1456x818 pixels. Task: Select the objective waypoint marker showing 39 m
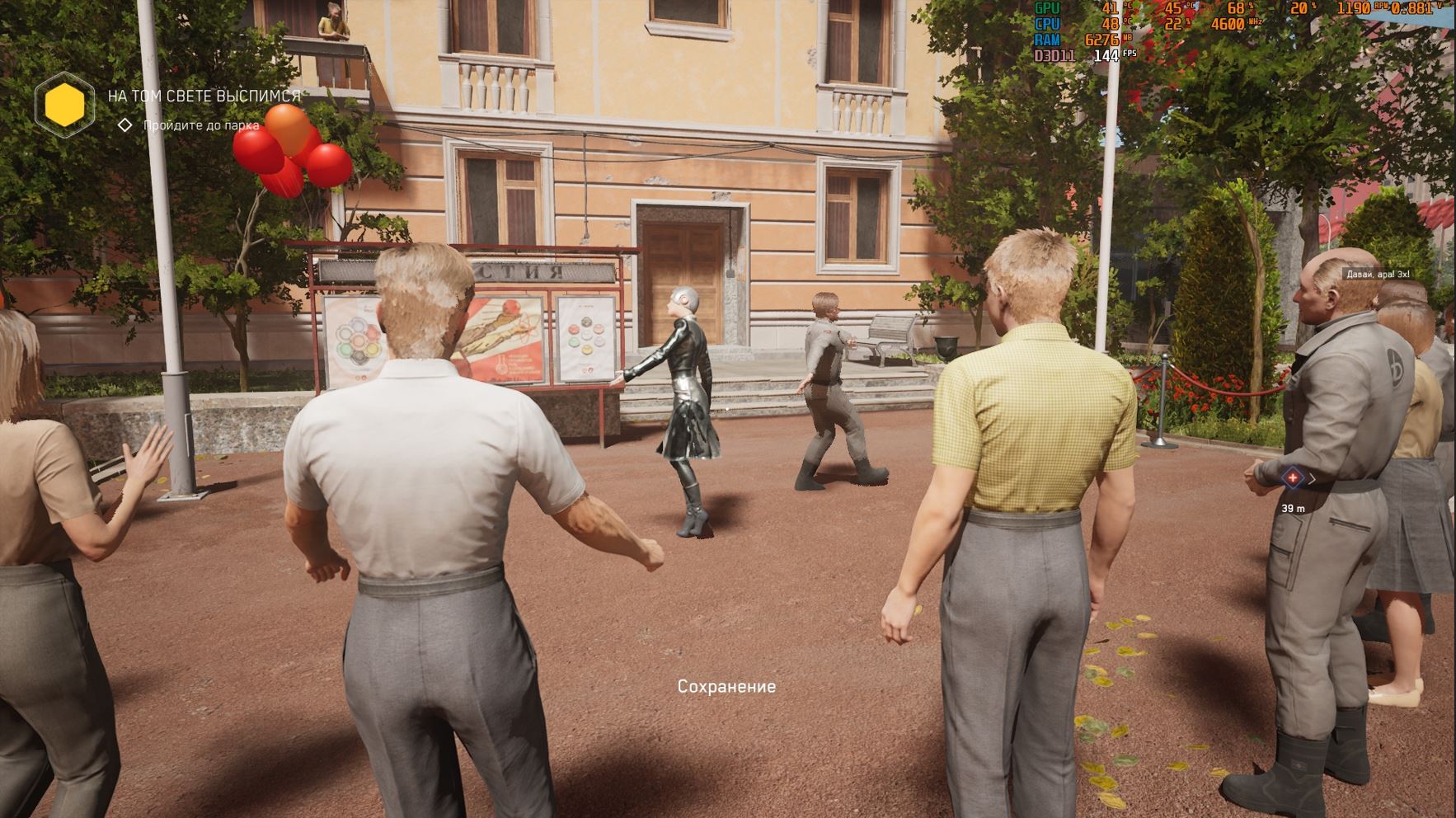pos(1292,478)
